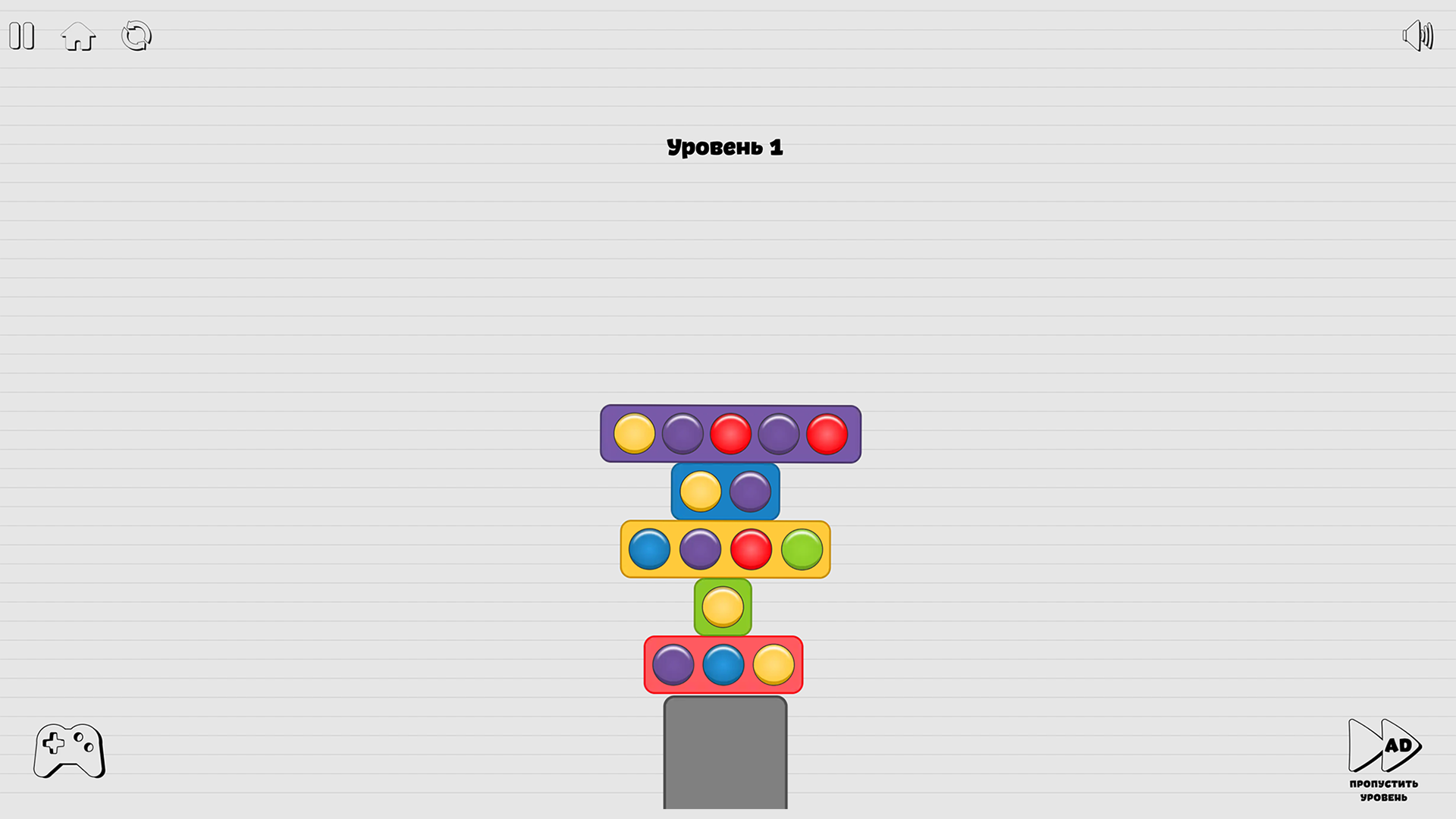Pop the blue bubble on the red bar
Image resolution: width=1456 pixels, height=819 pixels.
(x=723, y=666)
